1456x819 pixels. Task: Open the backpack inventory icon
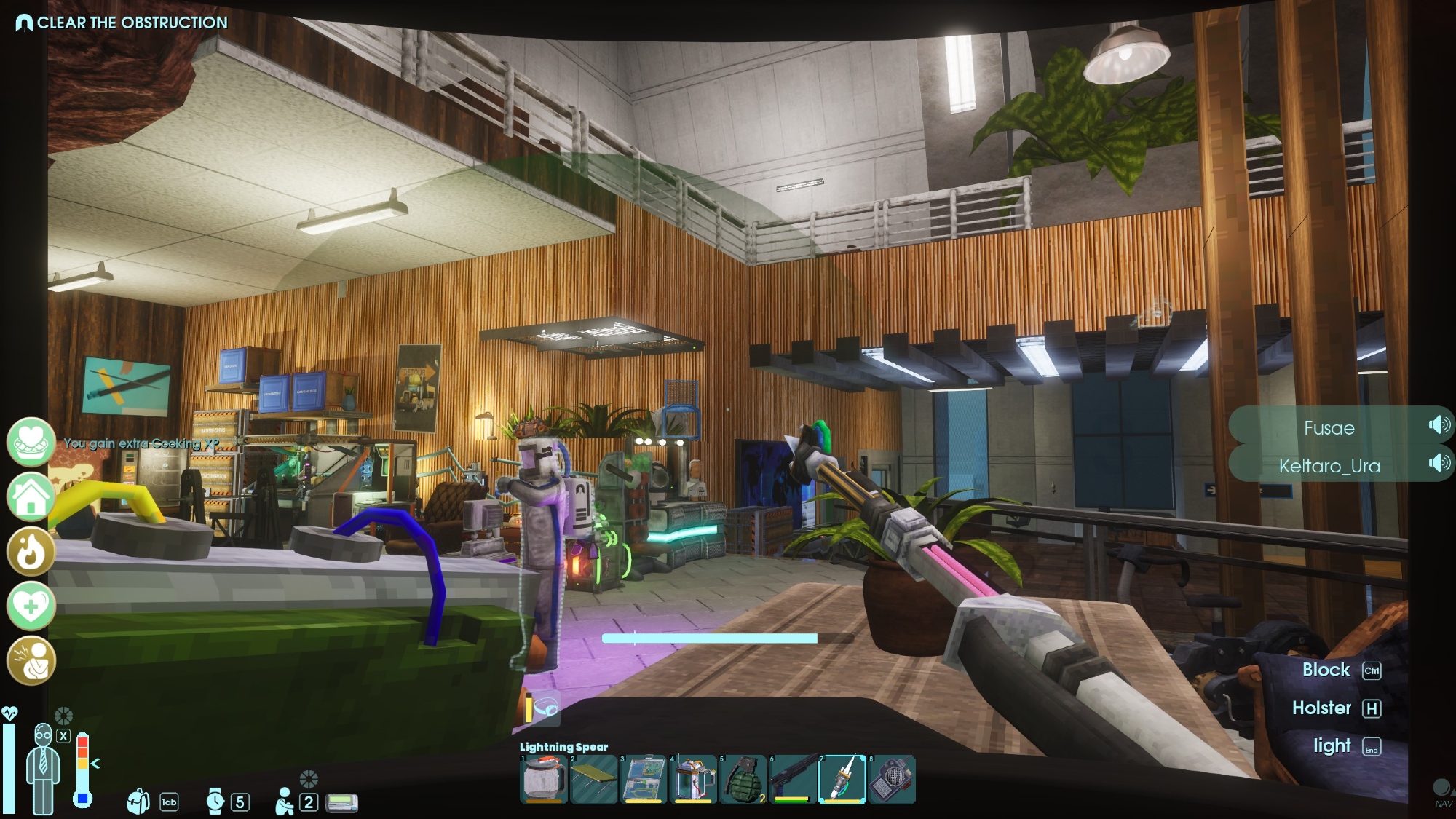(138, 802)
